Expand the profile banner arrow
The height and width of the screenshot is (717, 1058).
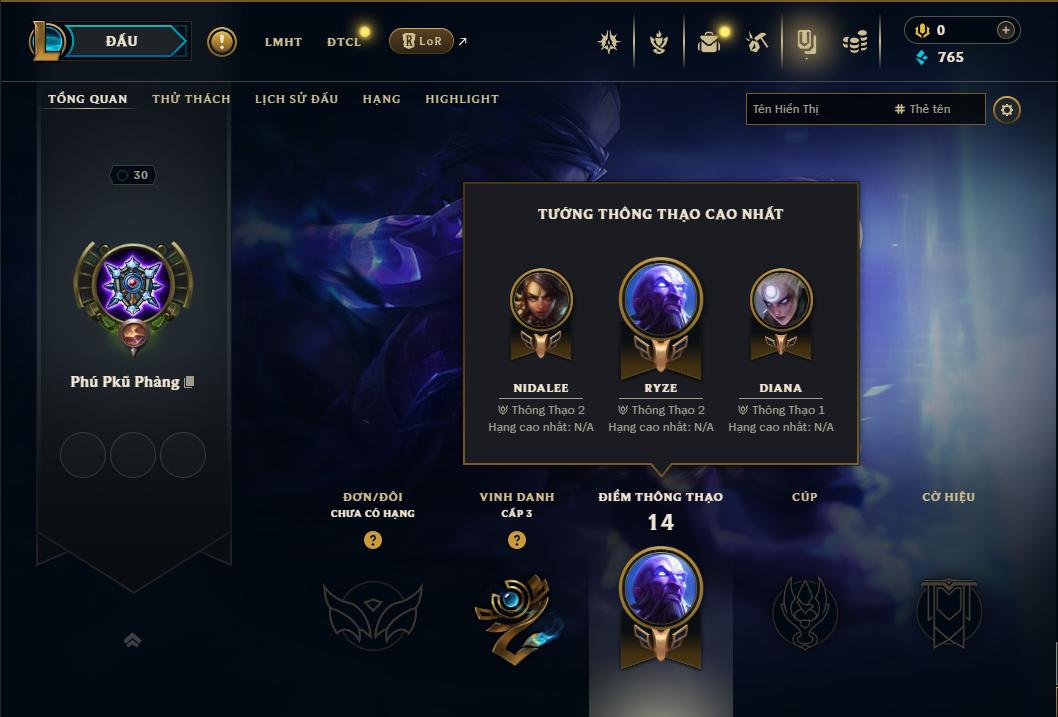tap(132, 640)
